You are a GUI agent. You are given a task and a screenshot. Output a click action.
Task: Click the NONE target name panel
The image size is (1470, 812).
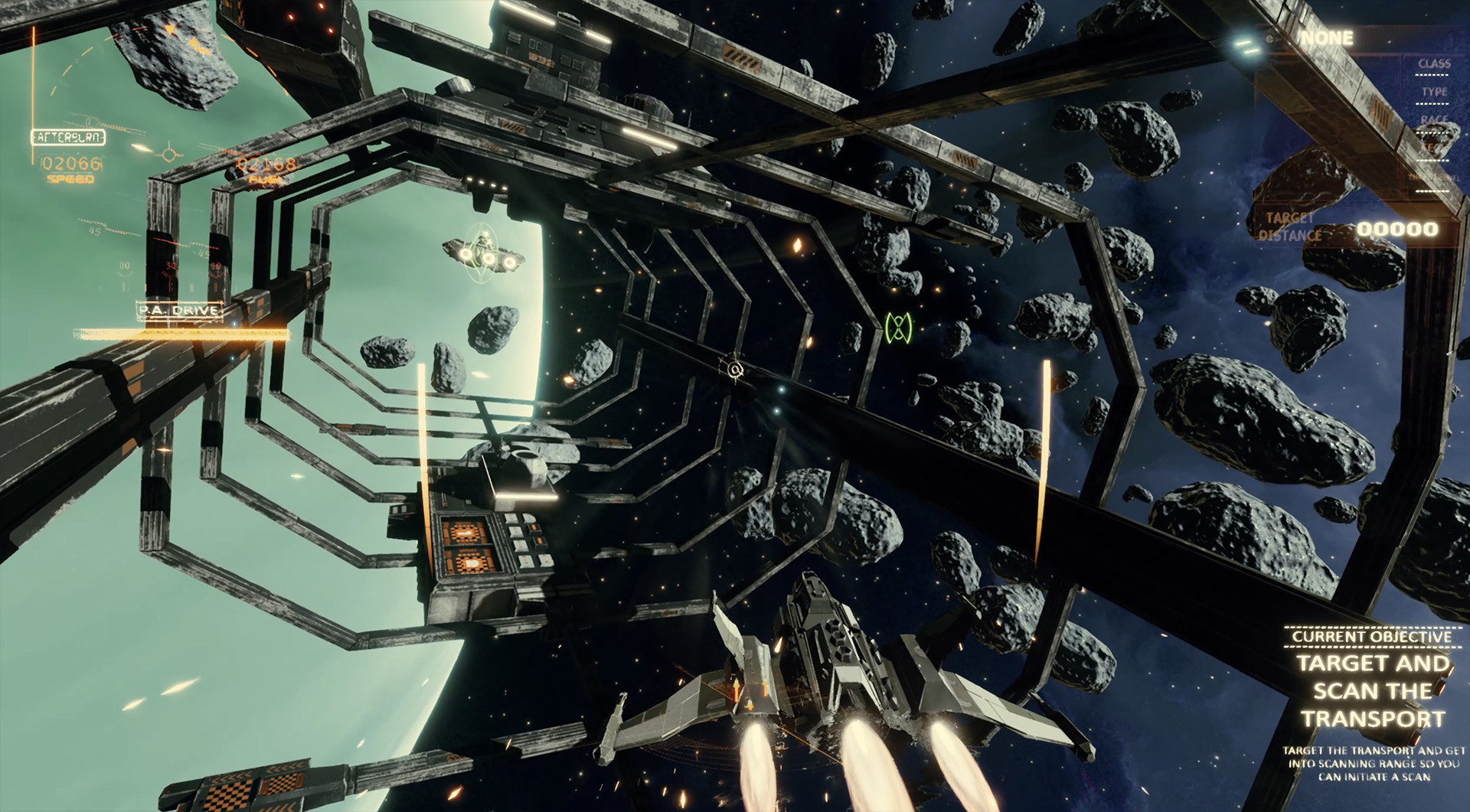pyautogui.click(x=1327, y=38)
